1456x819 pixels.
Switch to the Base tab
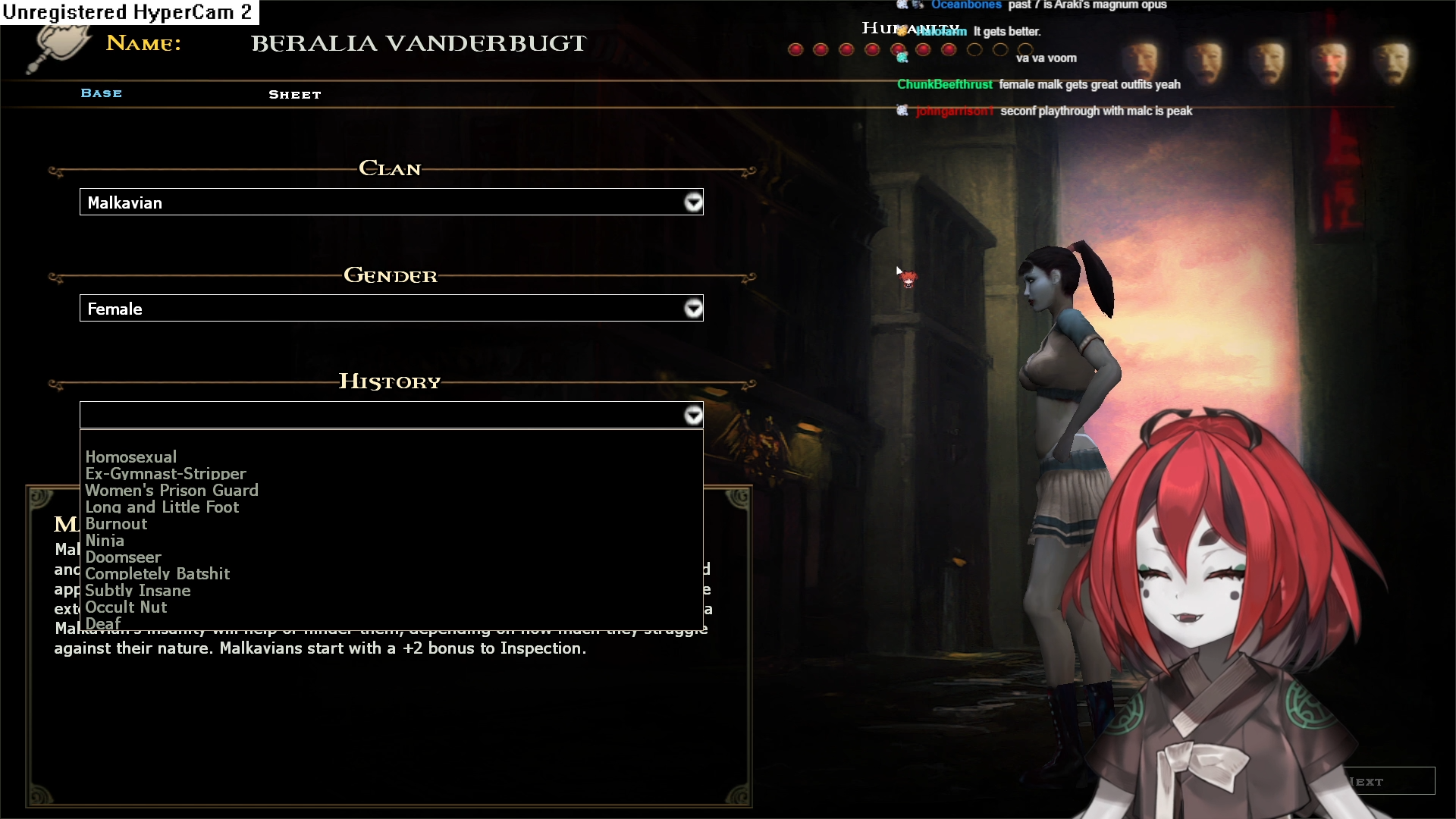tap(102, 93)
